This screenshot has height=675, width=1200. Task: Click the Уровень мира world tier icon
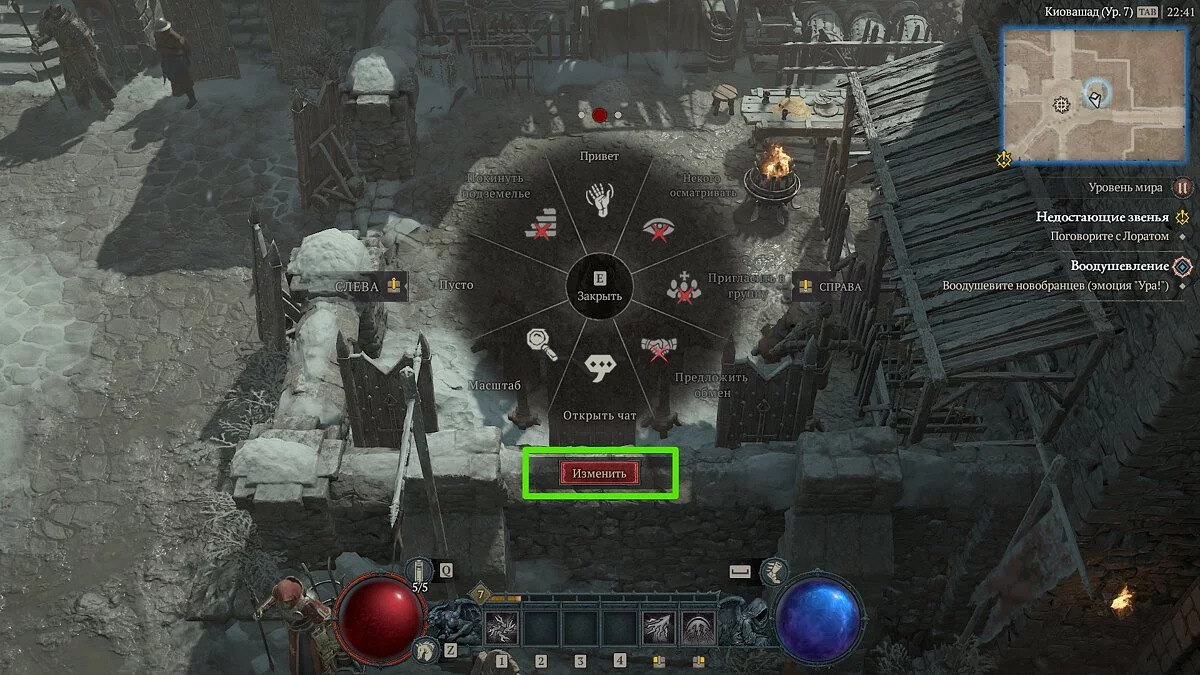[1183, 187]
